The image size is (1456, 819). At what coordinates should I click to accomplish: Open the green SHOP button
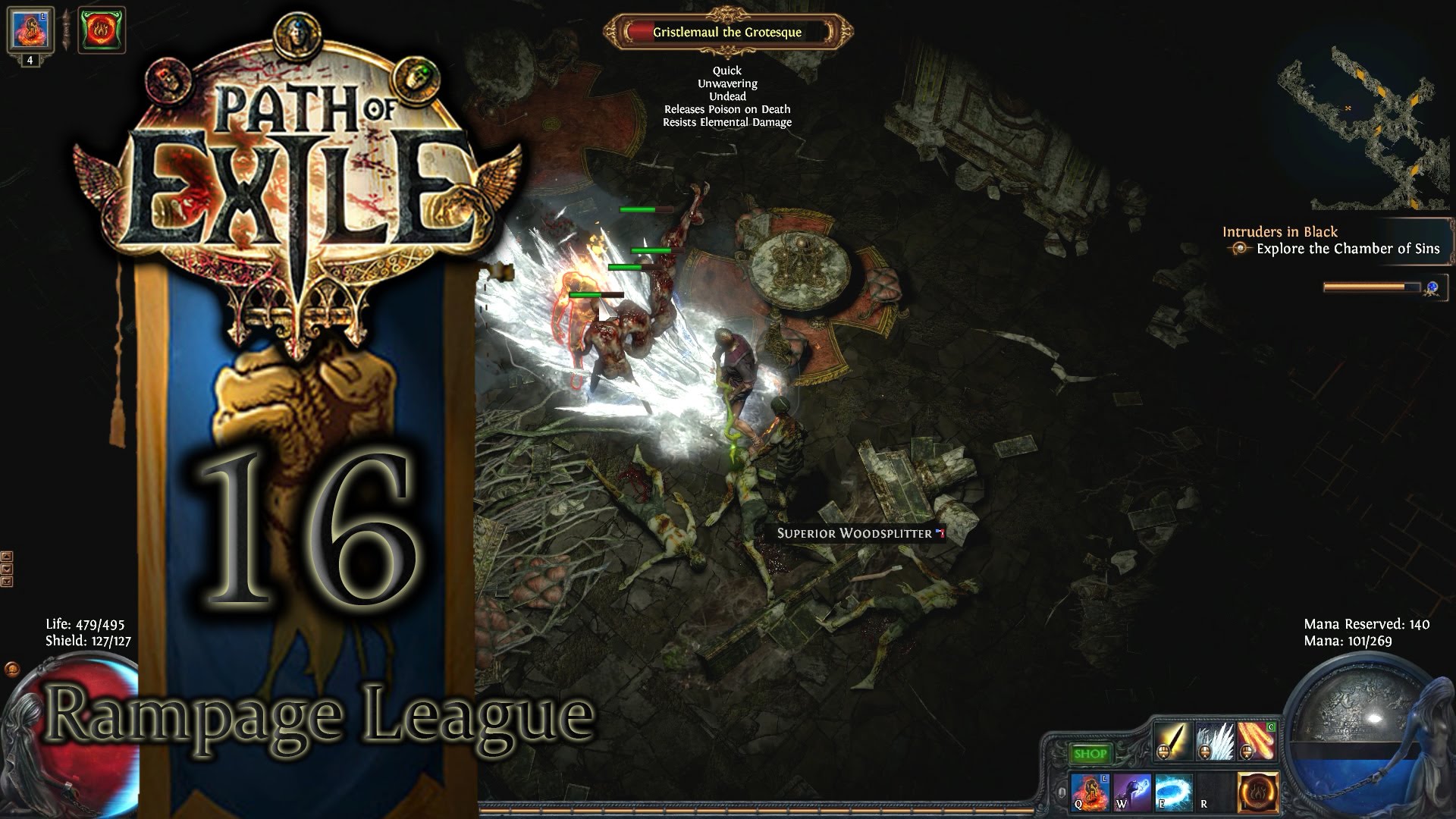(x=1090, y=753)
